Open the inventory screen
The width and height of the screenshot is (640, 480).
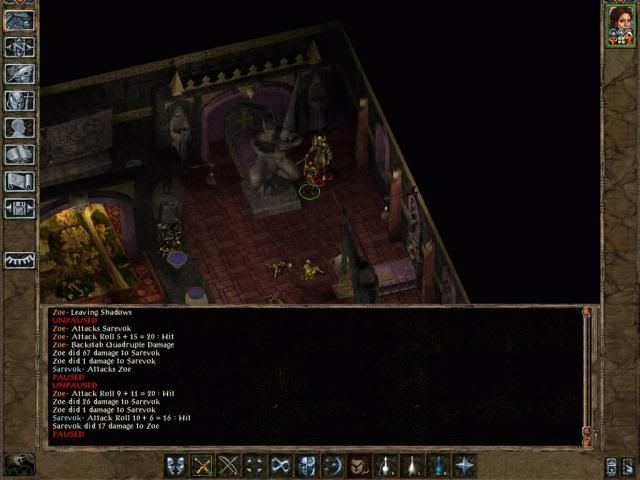[19, 100]
